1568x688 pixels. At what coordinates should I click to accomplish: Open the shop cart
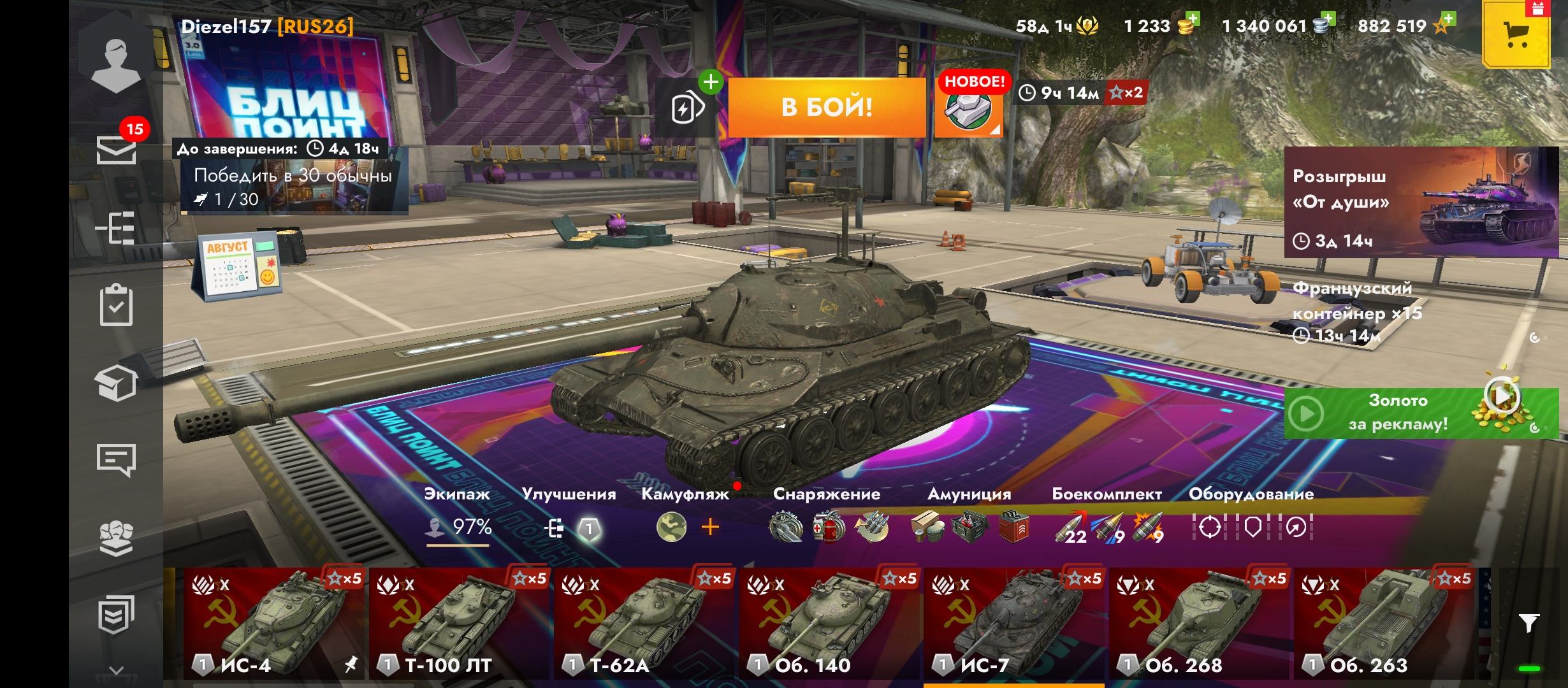1516,34
